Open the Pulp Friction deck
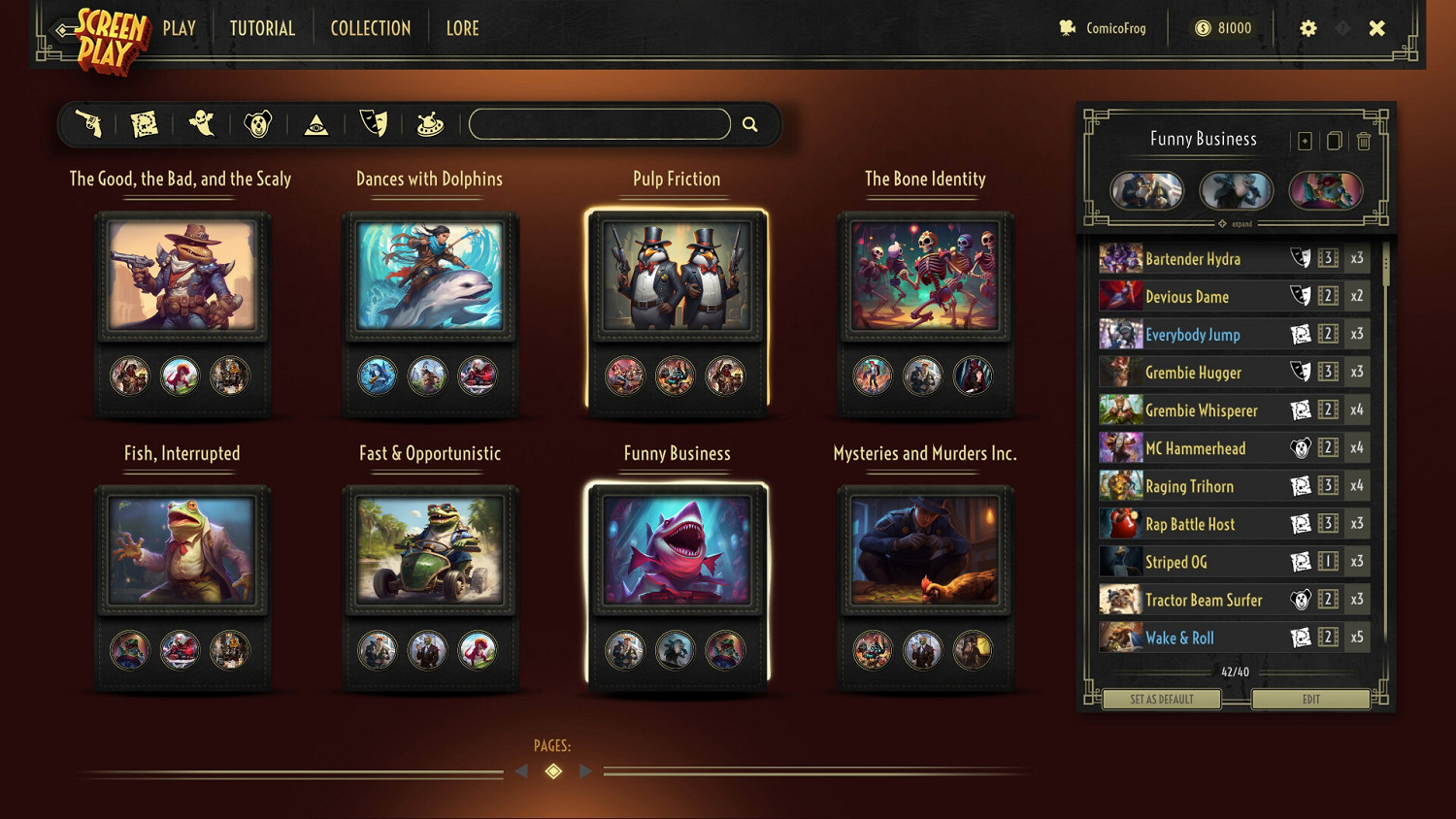Viewport: 1456px width, 819px height. click(x=677, y=277)
